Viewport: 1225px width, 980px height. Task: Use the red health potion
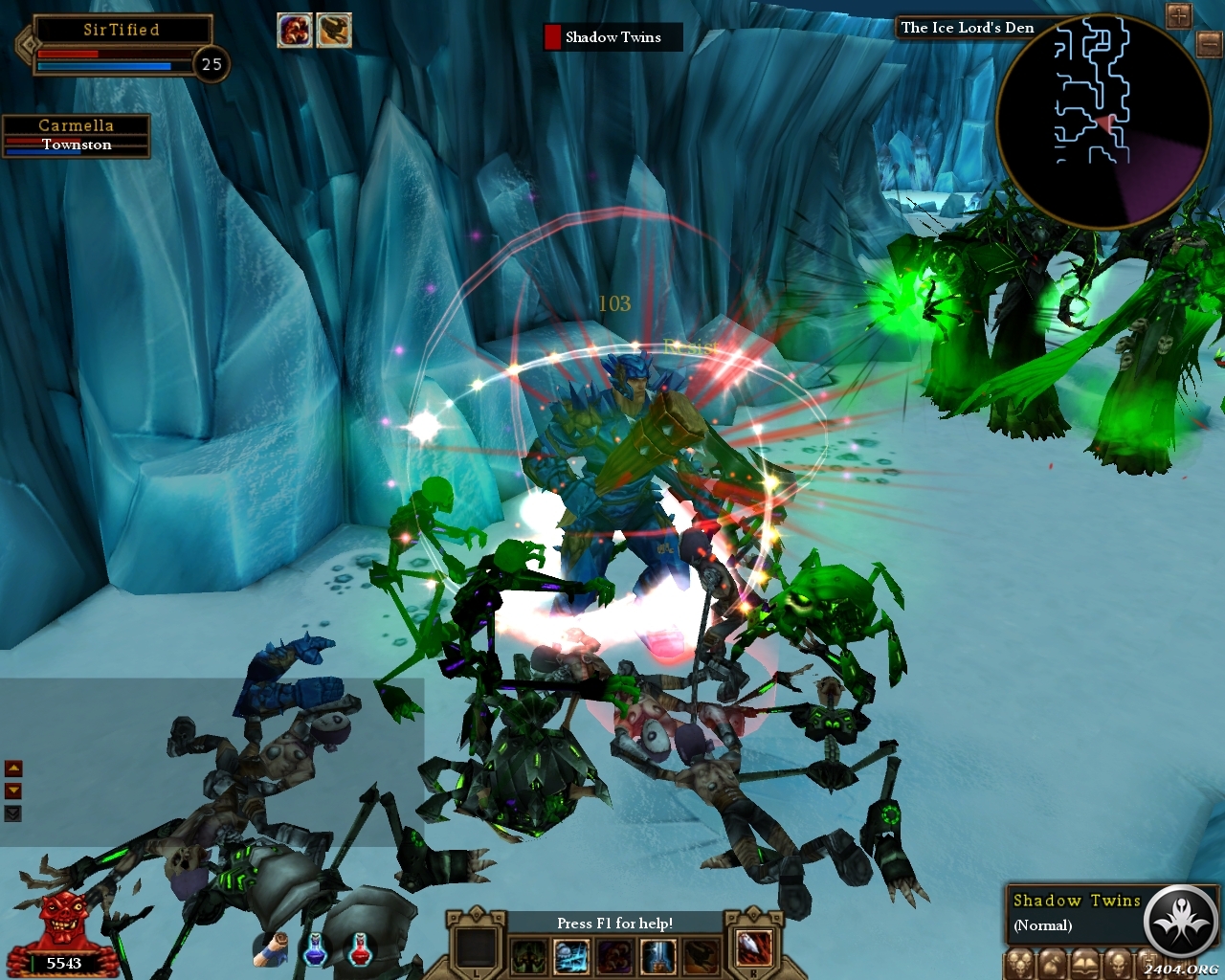[x=361, y=949]
